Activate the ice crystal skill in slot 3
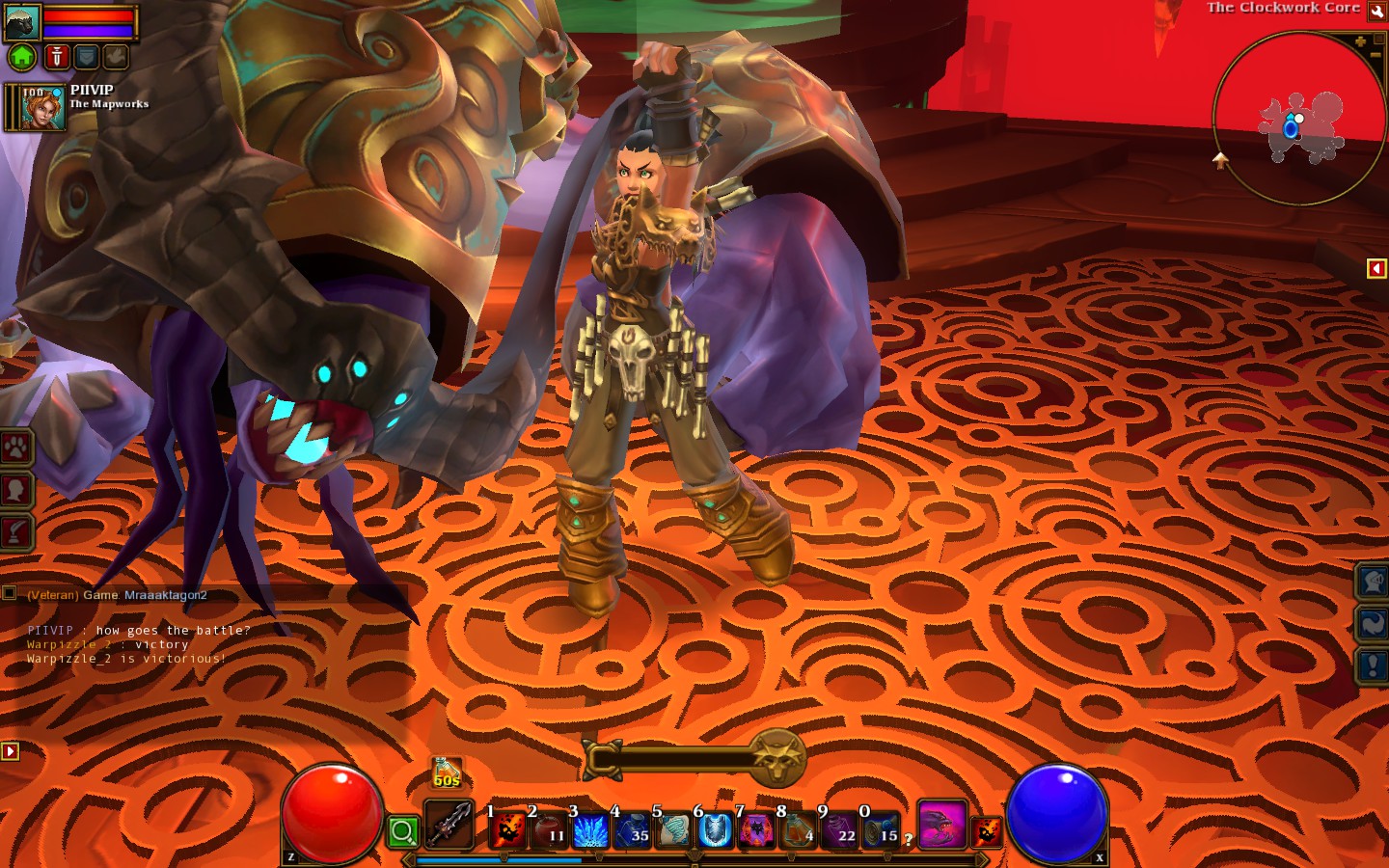 (x=590, y=829)
